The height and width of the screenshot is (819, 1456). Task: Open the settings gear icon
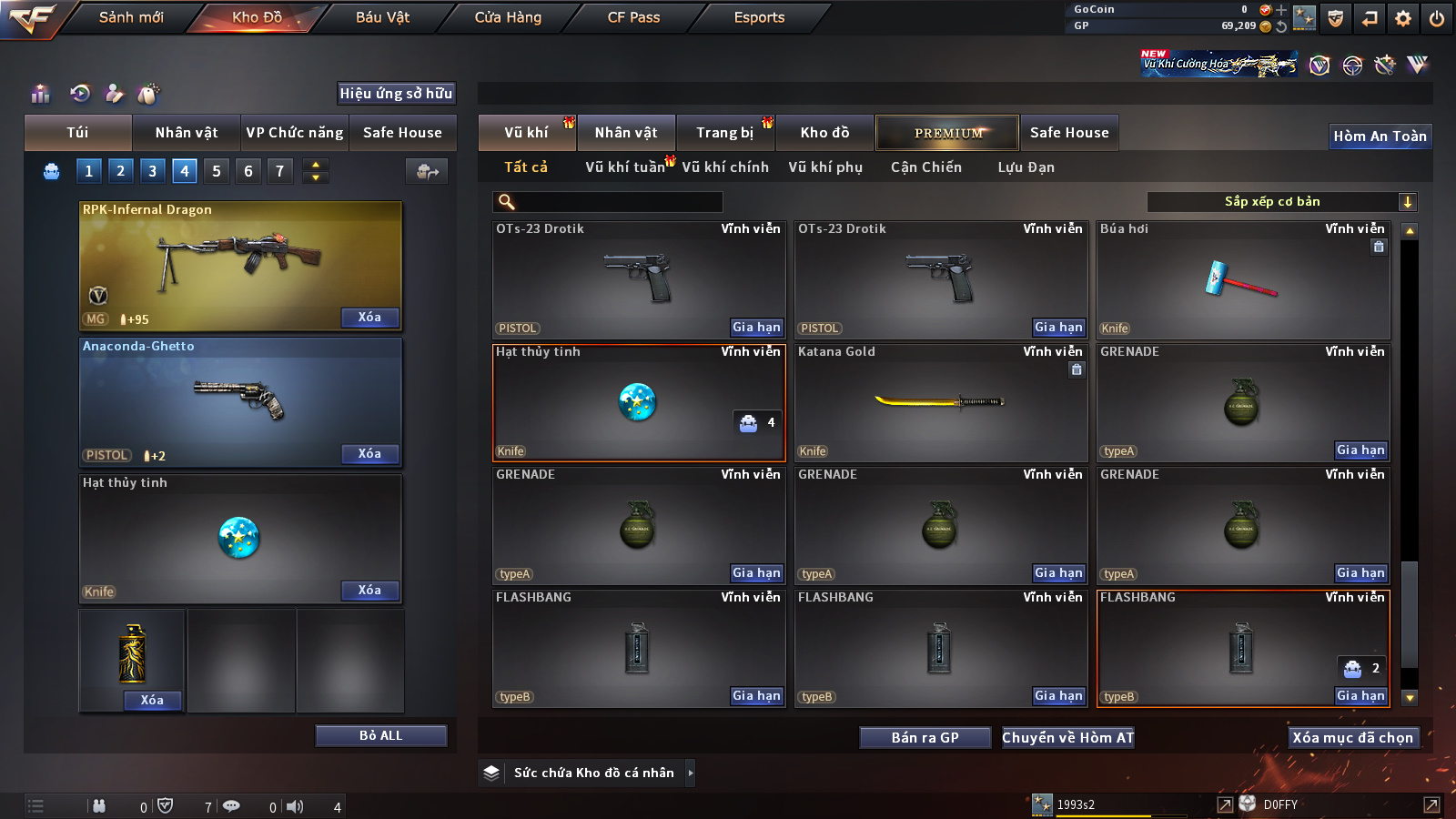click(x=1403, y=18)
